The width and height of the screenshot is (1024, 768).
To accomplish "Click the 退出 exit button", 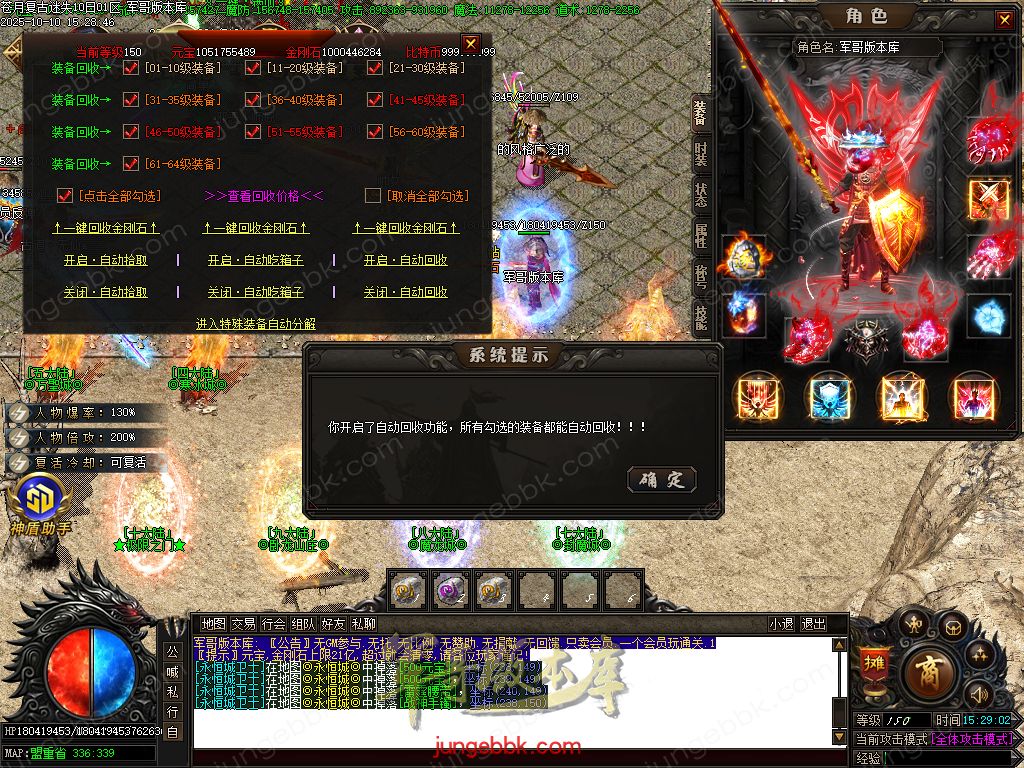I will [x=813, y=624].
